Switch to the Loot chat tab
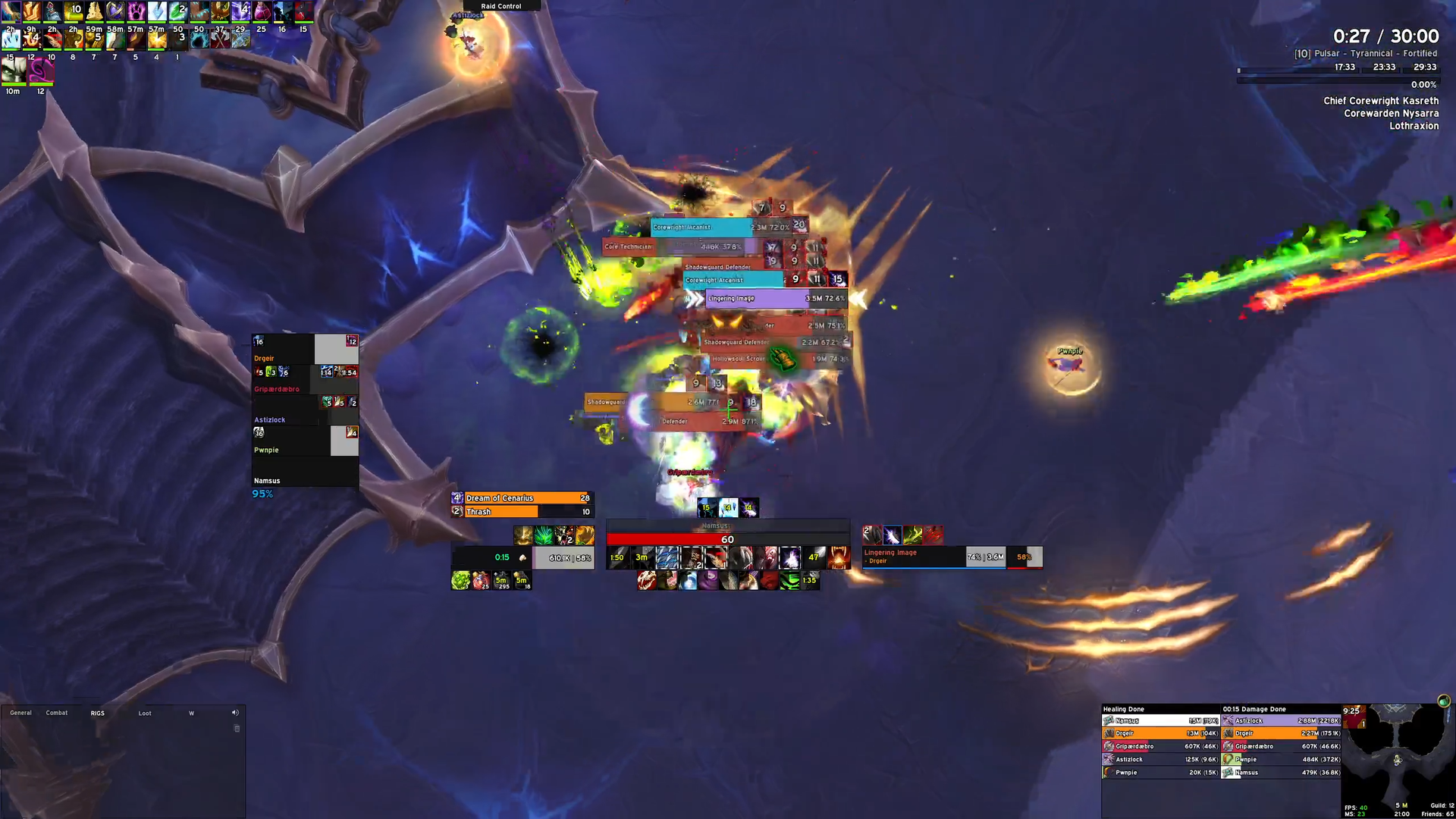The width and height of the screenshot is (1456, 819). pos(145,713)
